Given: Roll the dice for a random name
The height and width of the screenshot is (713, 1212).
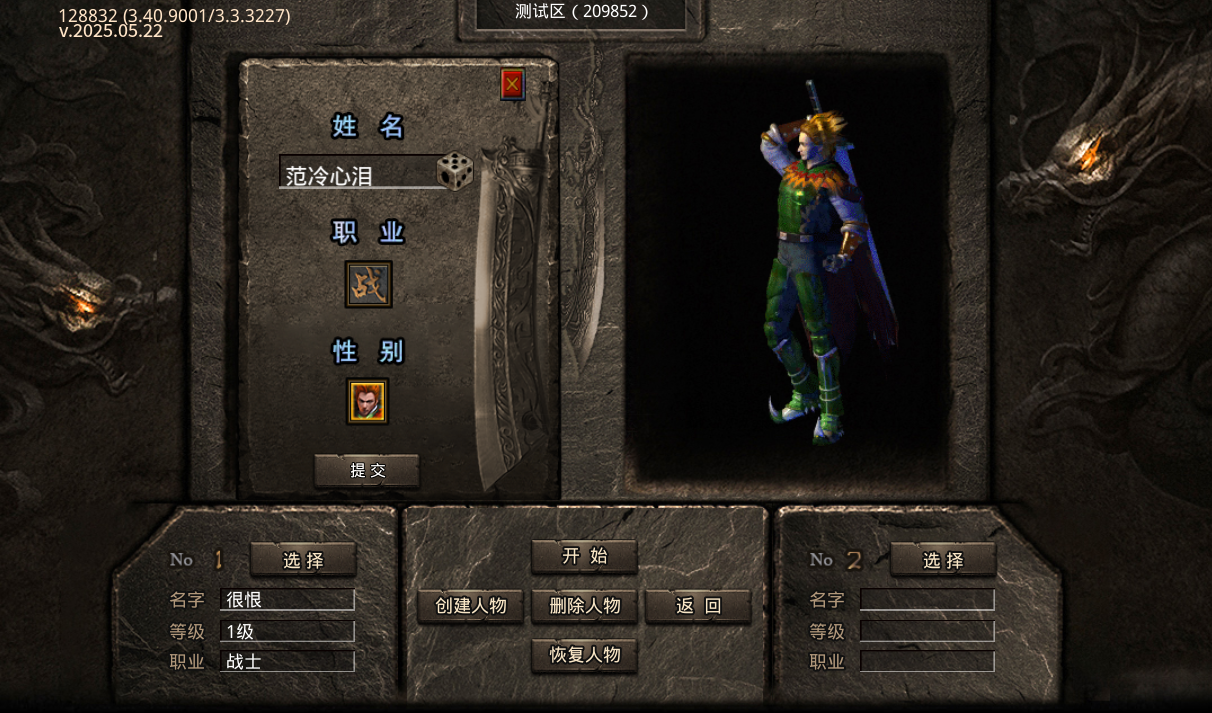Looking at the screenshot, I should coord(455,172).
